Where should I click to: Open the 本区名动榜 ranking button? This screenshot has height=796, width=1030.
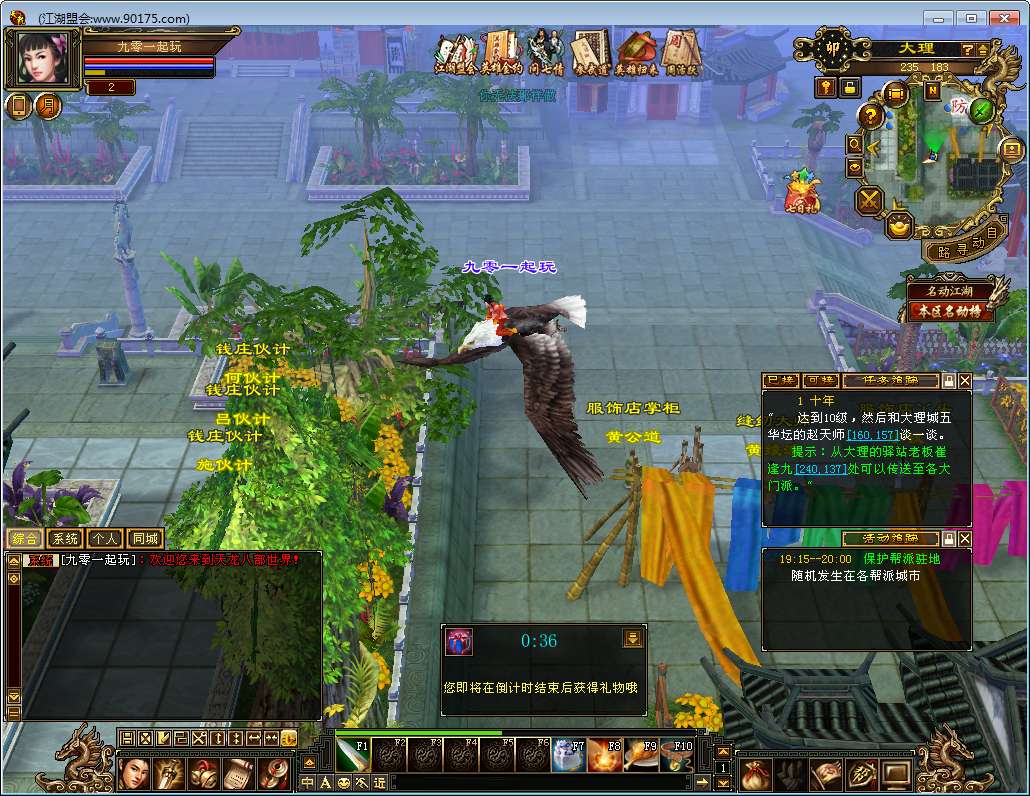click(x=950, y=311)
